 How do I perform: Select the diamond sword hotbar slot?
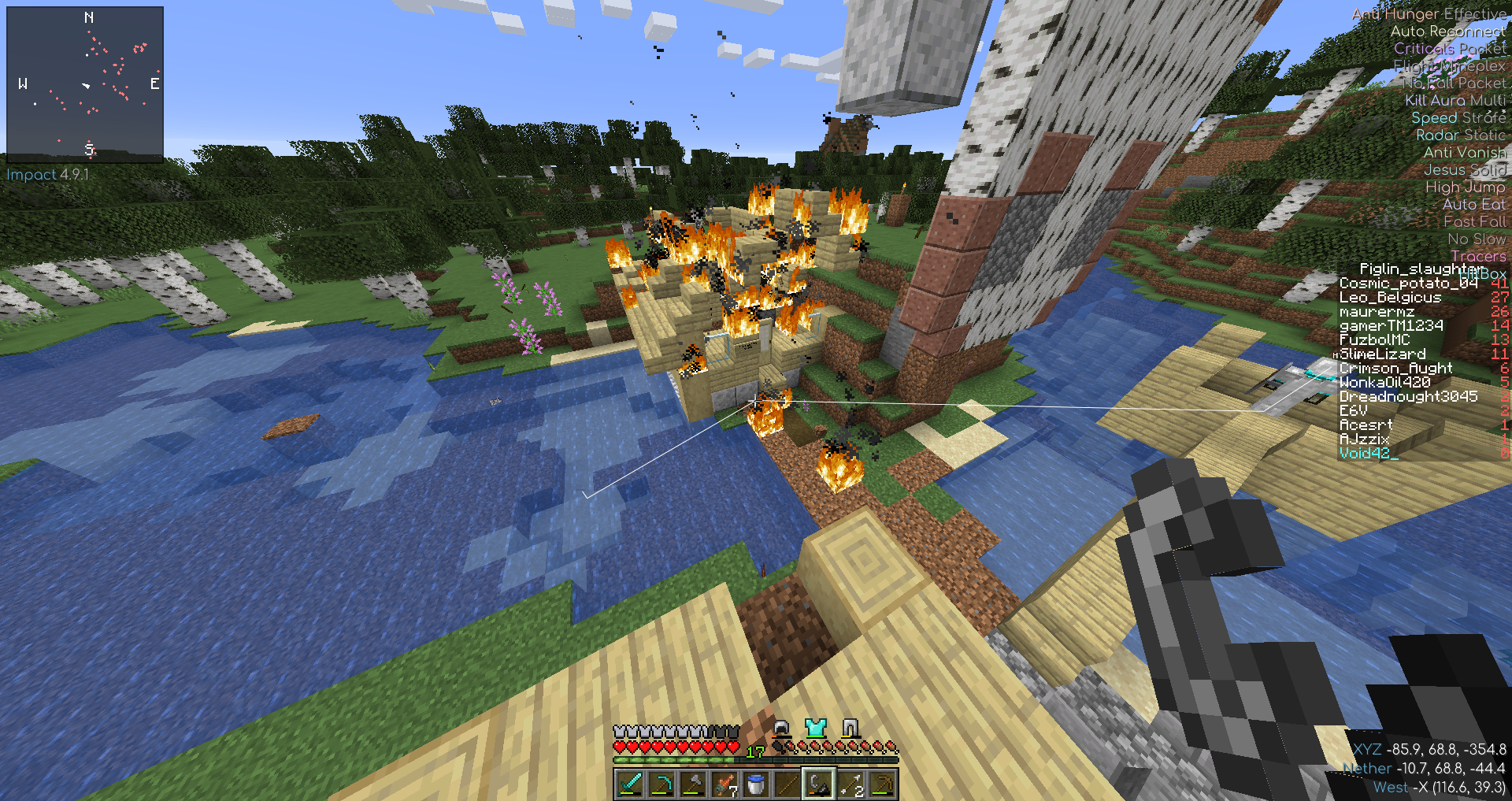(x=630, y=784)
